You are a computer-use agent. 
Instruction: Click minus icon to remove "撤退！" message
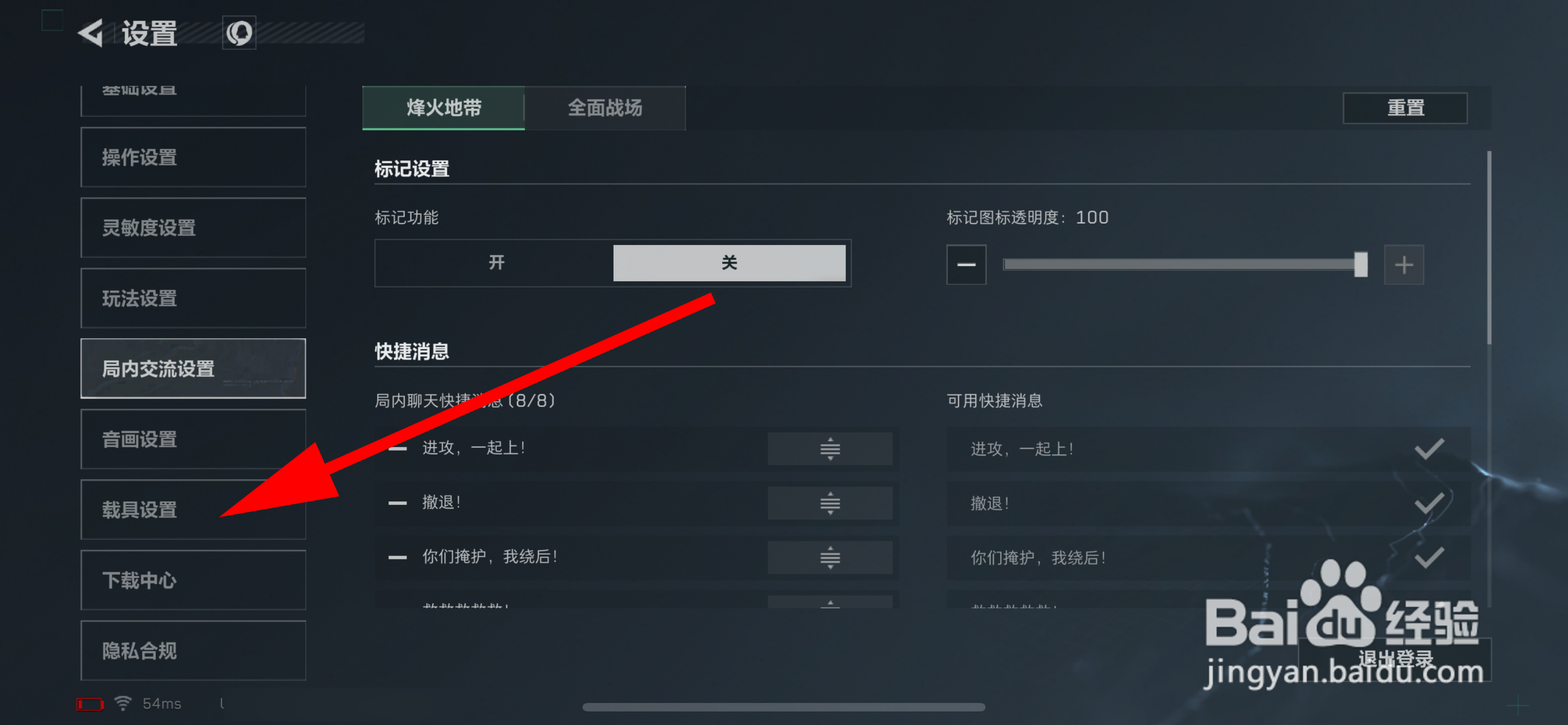coord(397,503)
